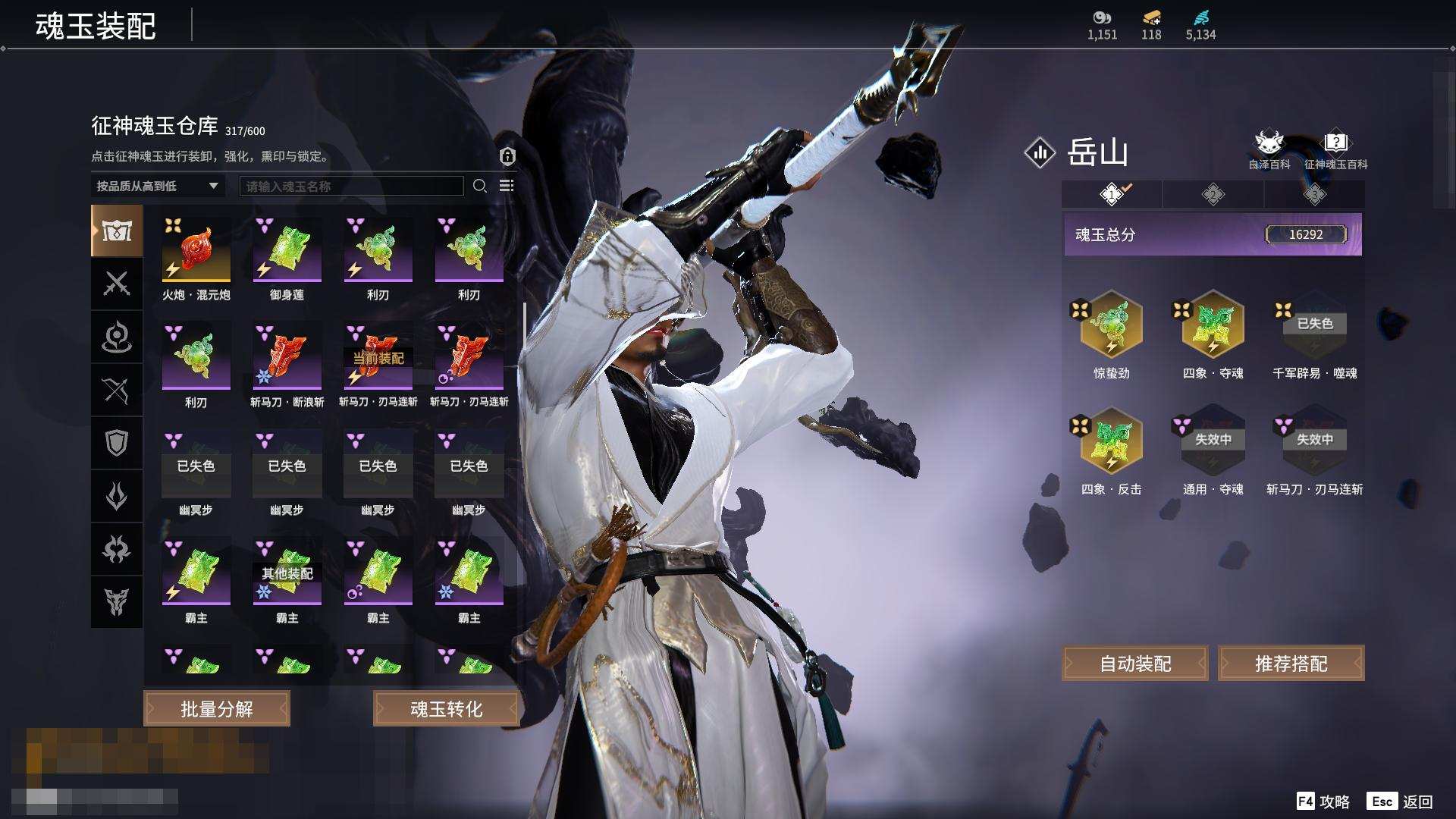This screenshot has height=819, width=1456.
Task: Open the list filter options icon
Action: point(507,186)
